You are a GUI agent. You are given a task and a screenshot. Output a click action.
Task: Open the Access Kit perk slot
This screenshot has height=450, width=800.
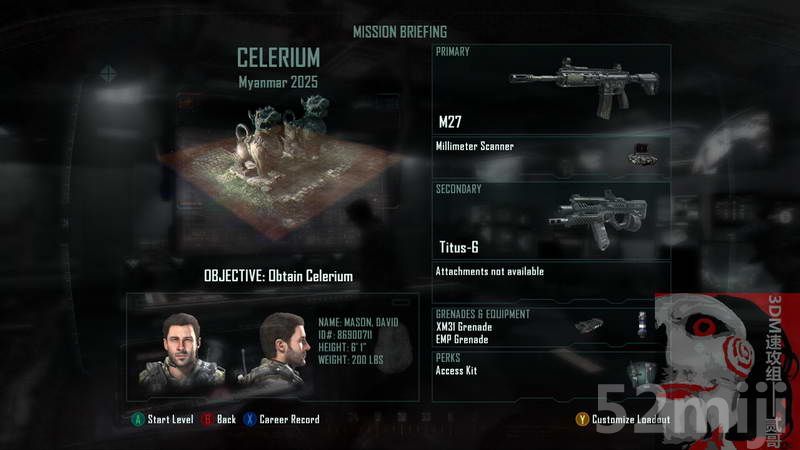click(x=458, y=370)
